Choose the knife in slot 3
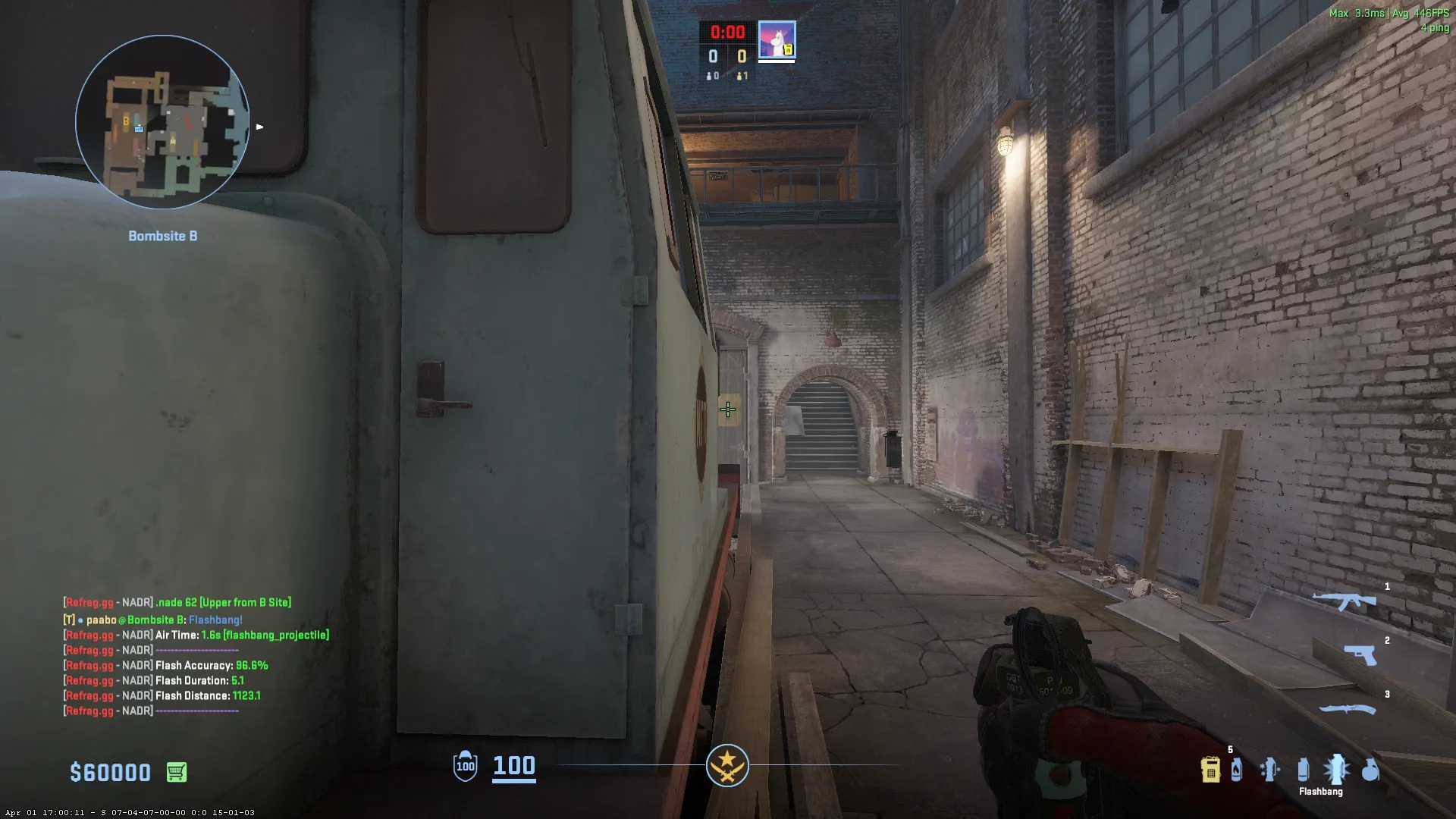 (1348, 710)
